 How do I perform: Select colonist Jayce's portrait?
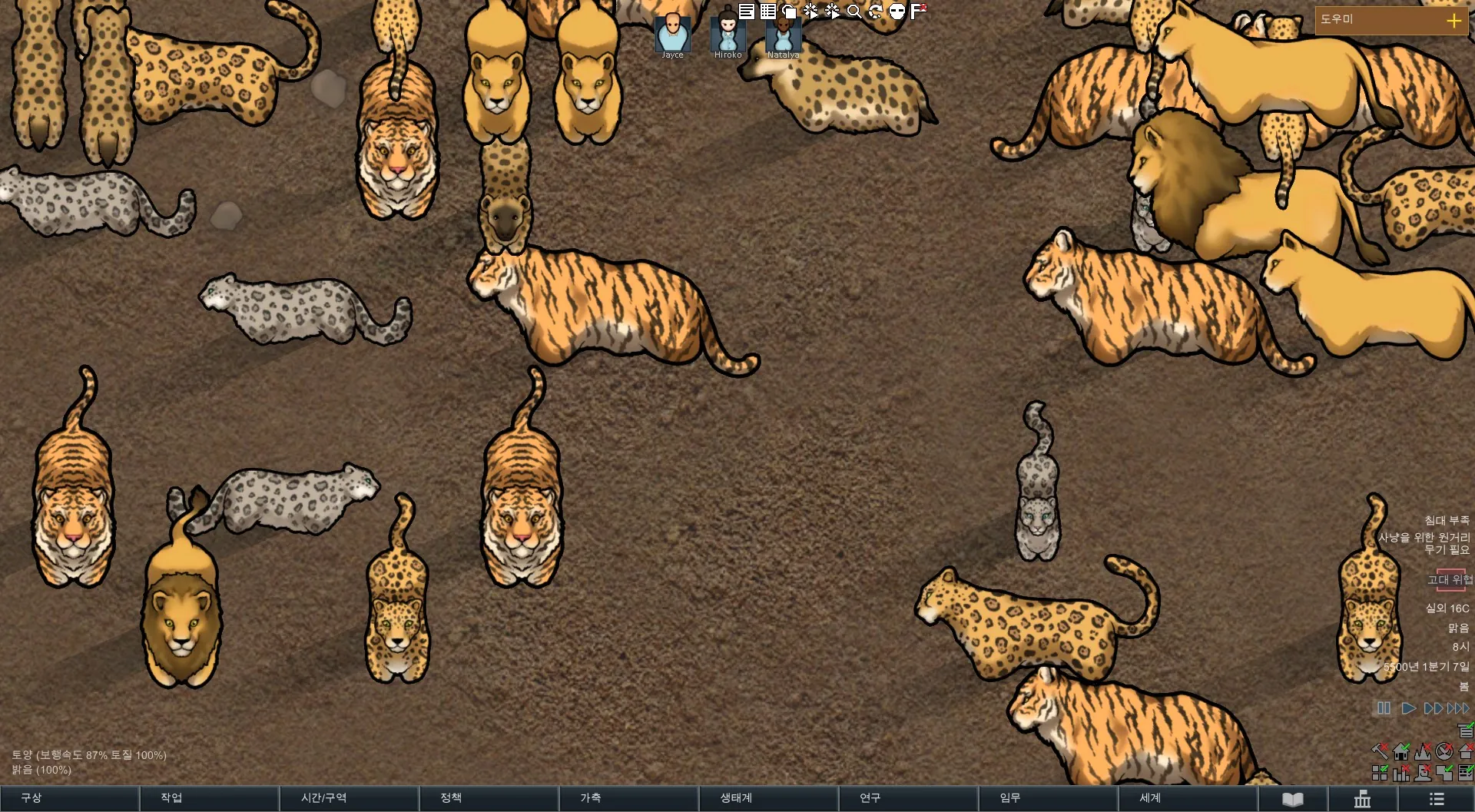click(672, 34)
